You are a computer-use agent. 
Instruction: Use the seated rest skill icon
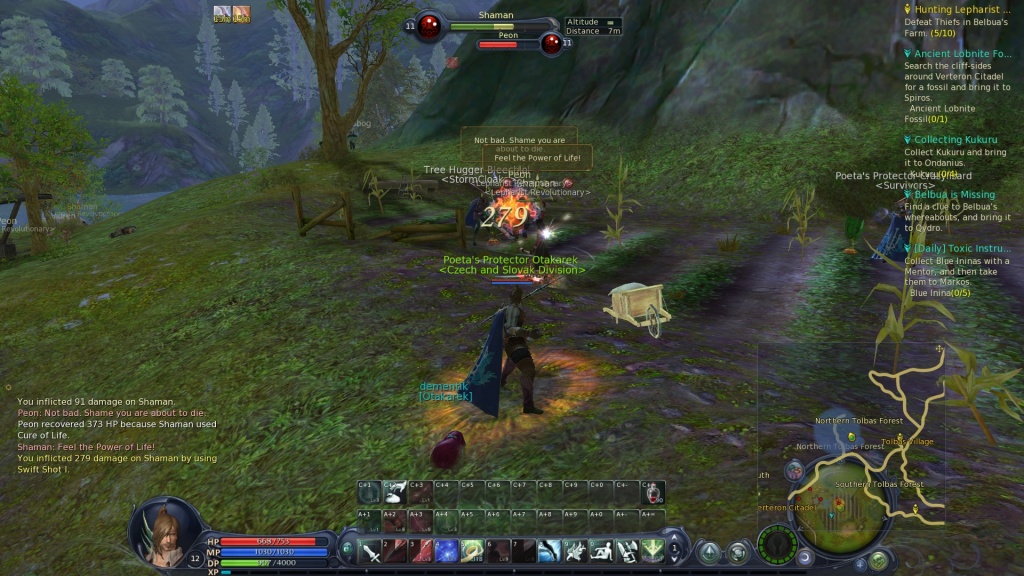point(600,550)
